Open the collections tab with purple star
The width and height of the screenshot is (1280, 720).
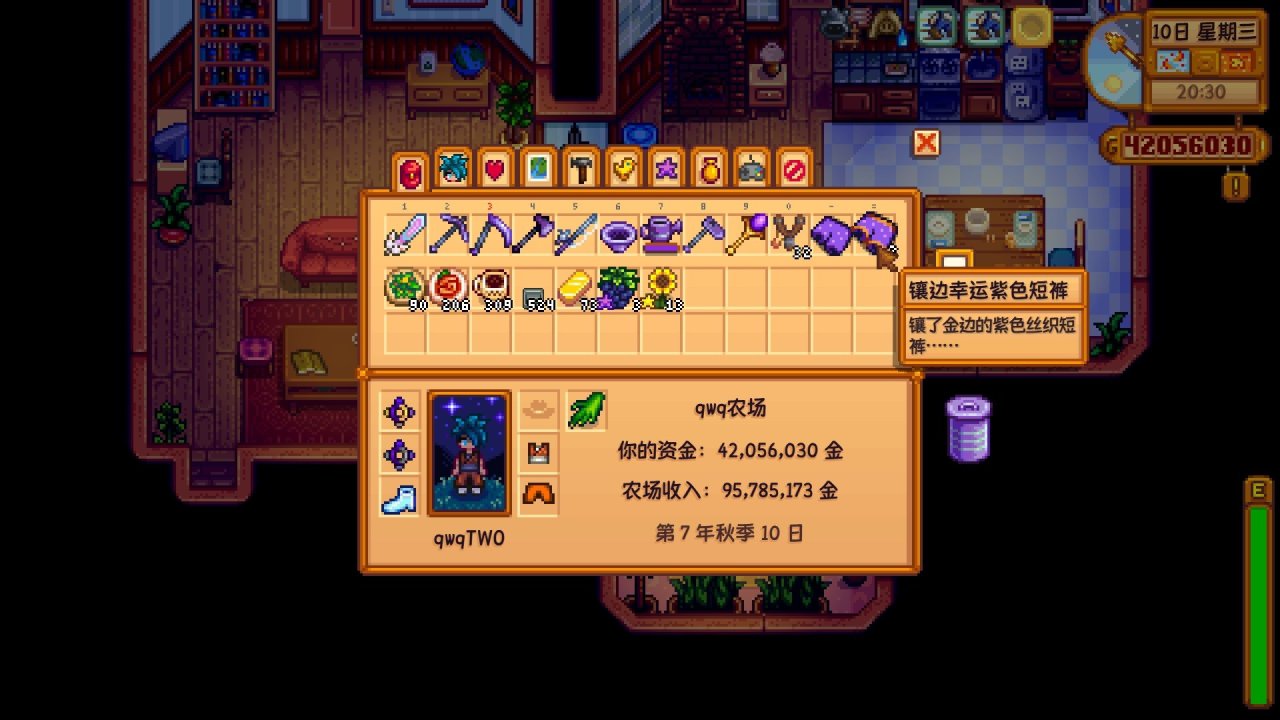[667, 170]
